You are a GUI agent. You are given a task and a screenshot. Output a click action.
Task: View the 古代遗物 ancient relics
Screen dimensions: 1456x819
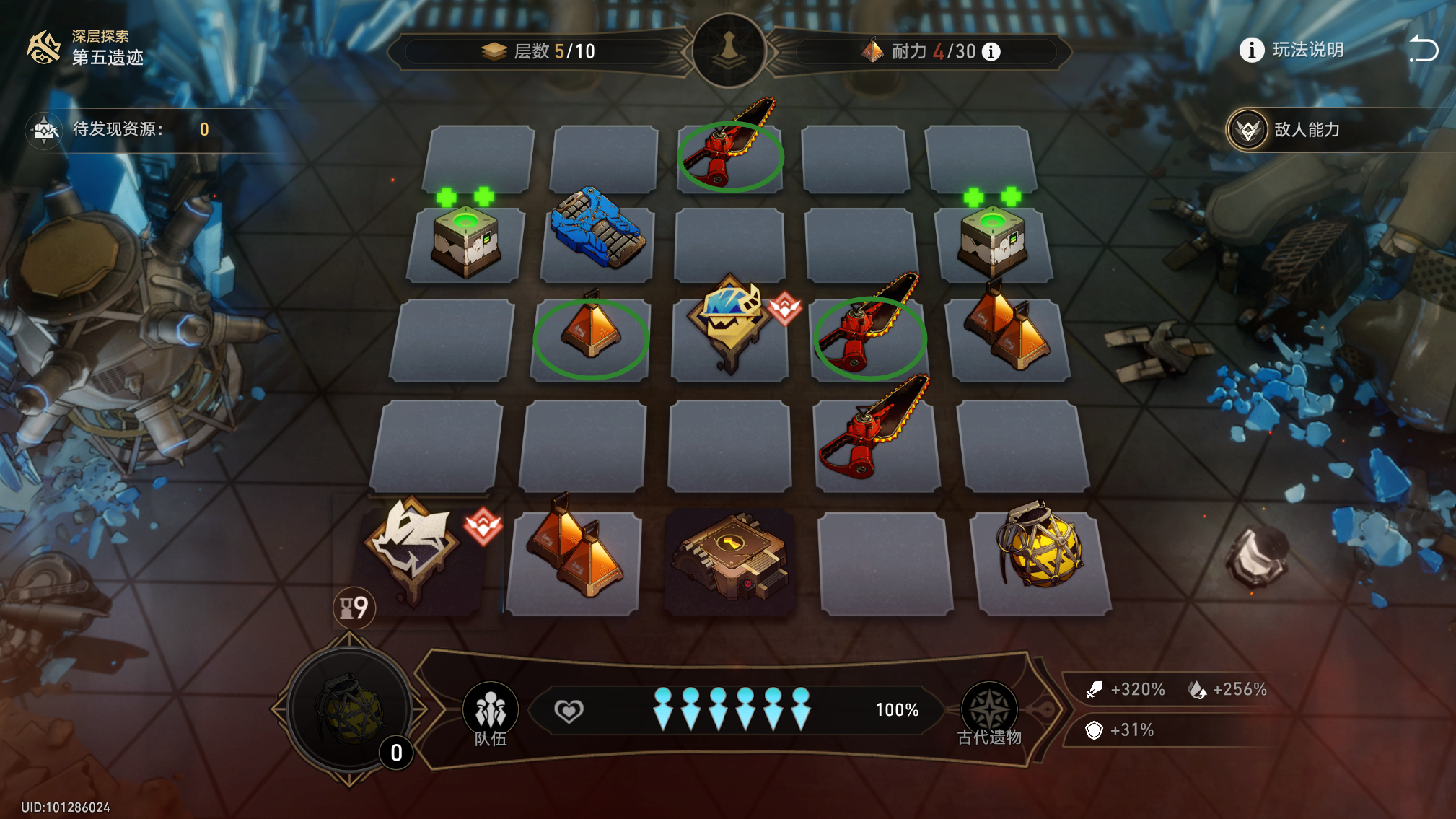tap(989, 714)
